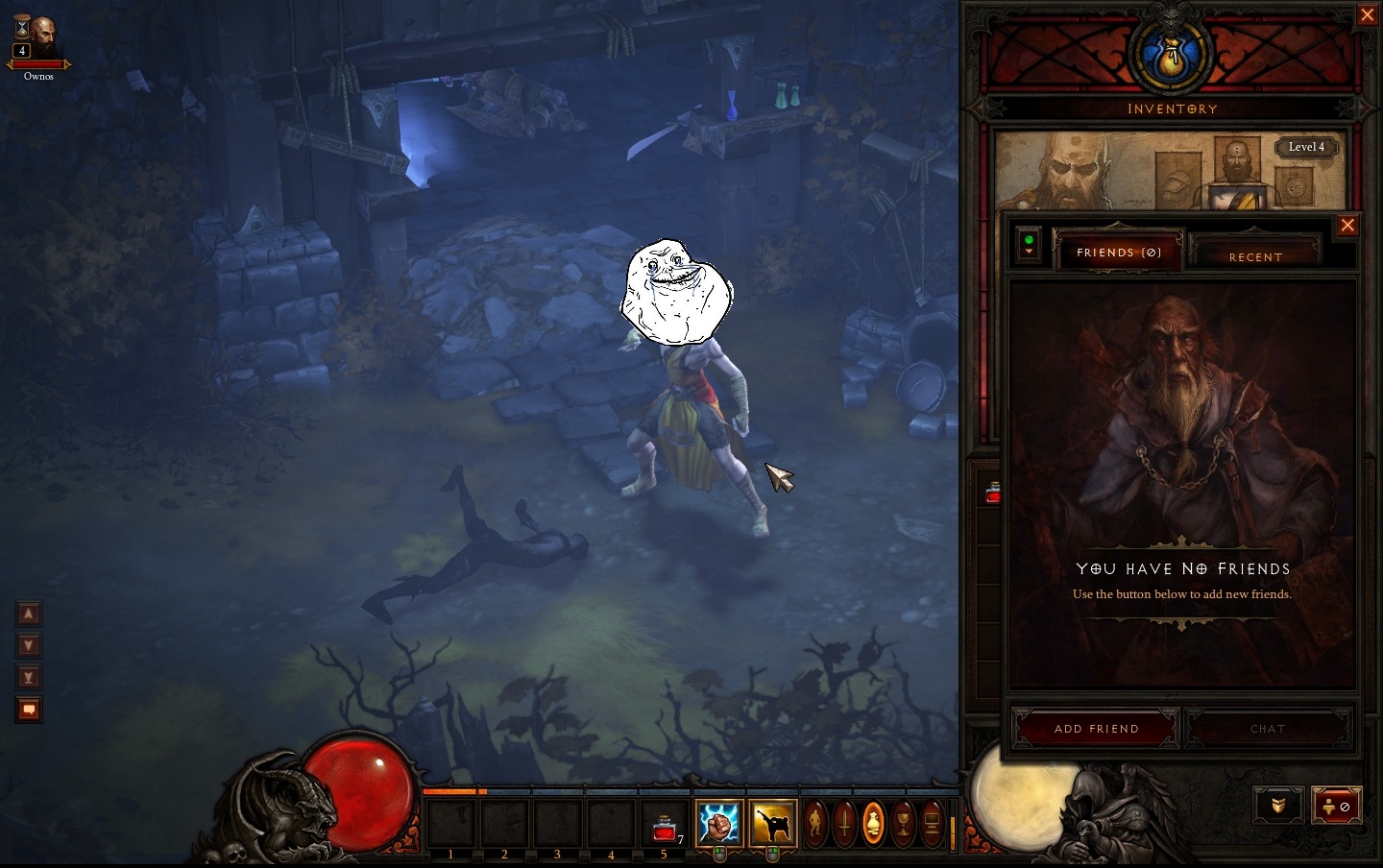Click the Add Friend button

(1096, 729)
